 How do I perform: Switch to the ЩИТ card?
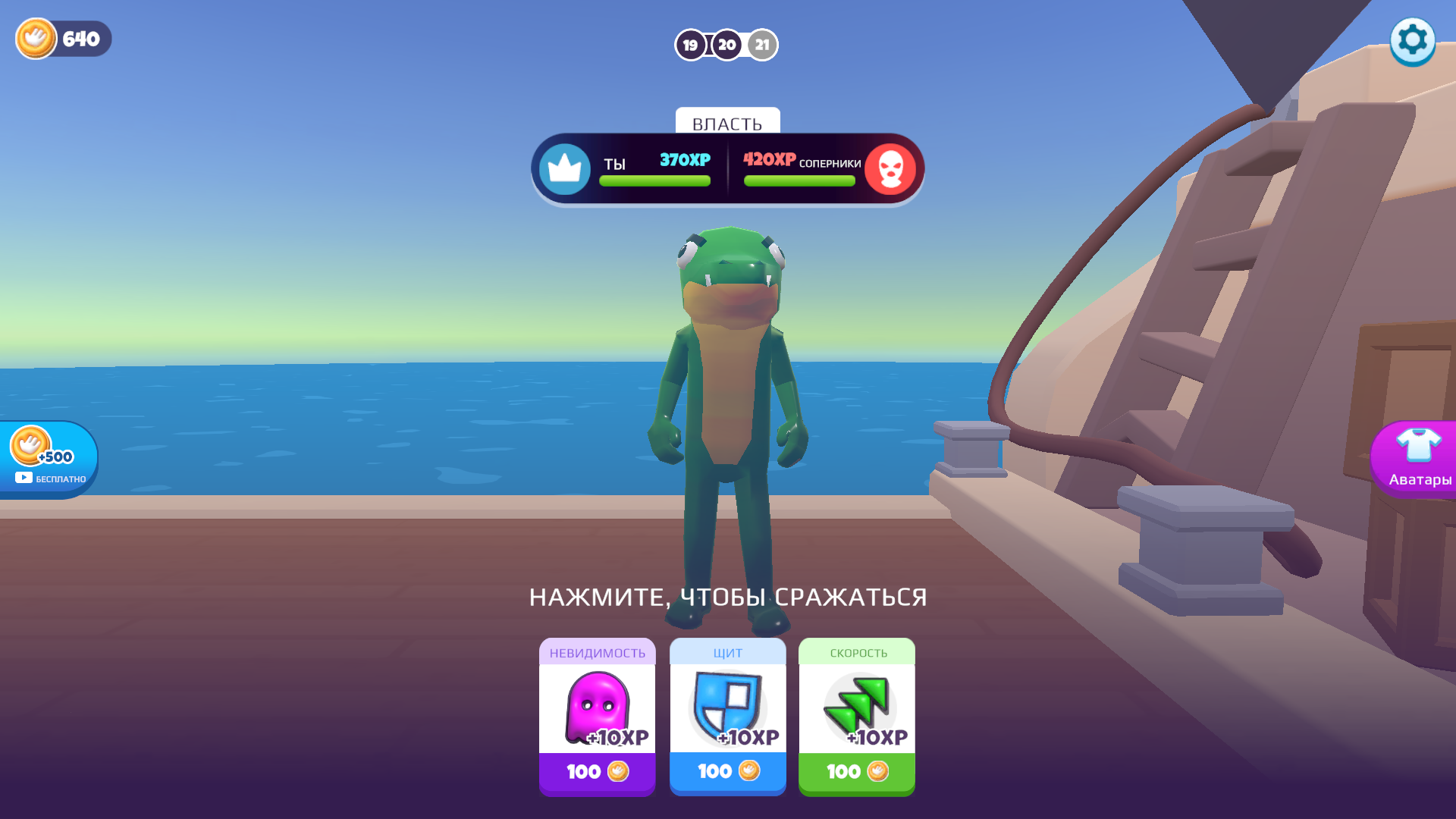click(x=726, y=652)
